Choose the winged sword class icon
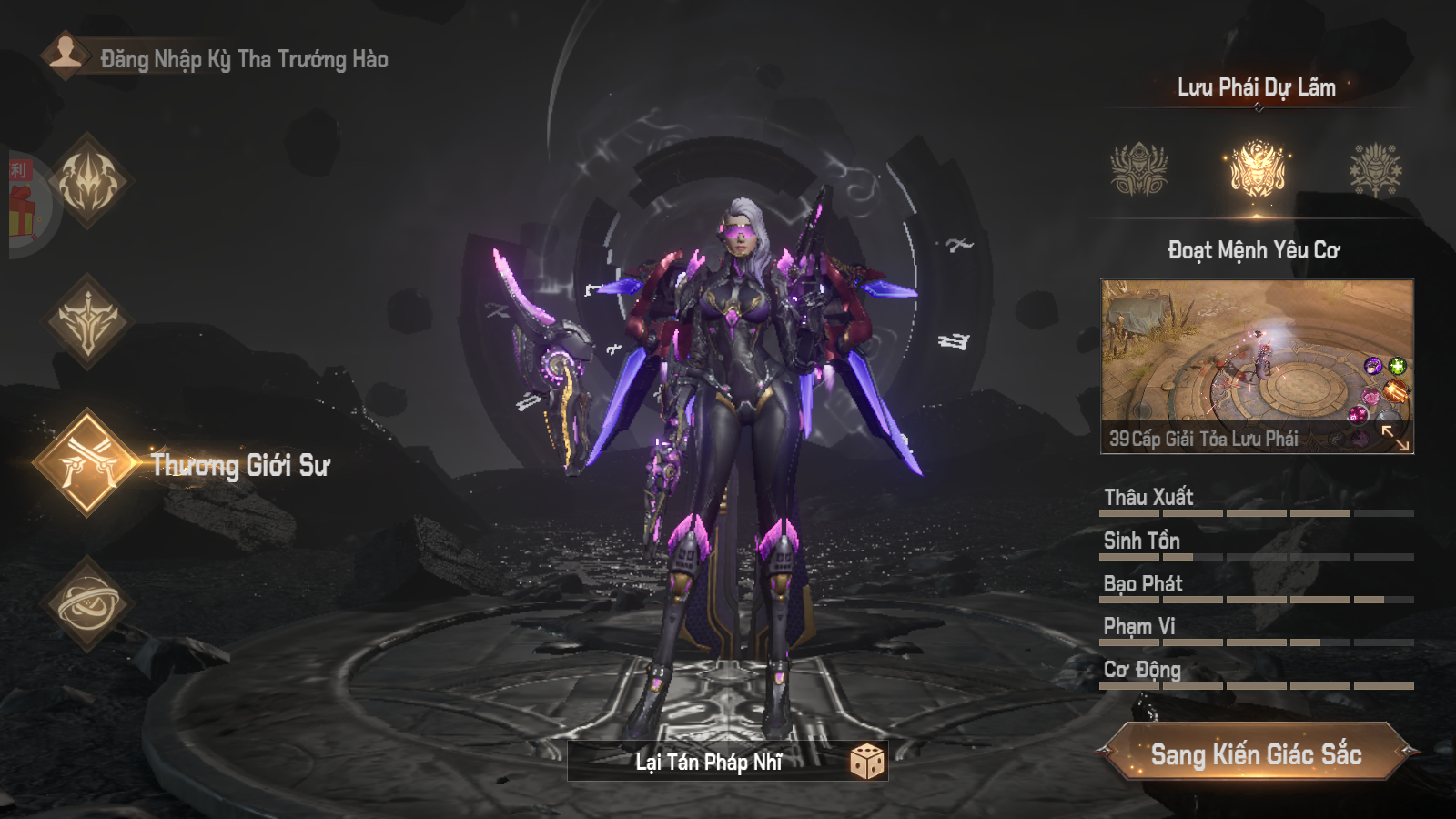The height and width of the screenshot is (819, 1456). (88, 321)
